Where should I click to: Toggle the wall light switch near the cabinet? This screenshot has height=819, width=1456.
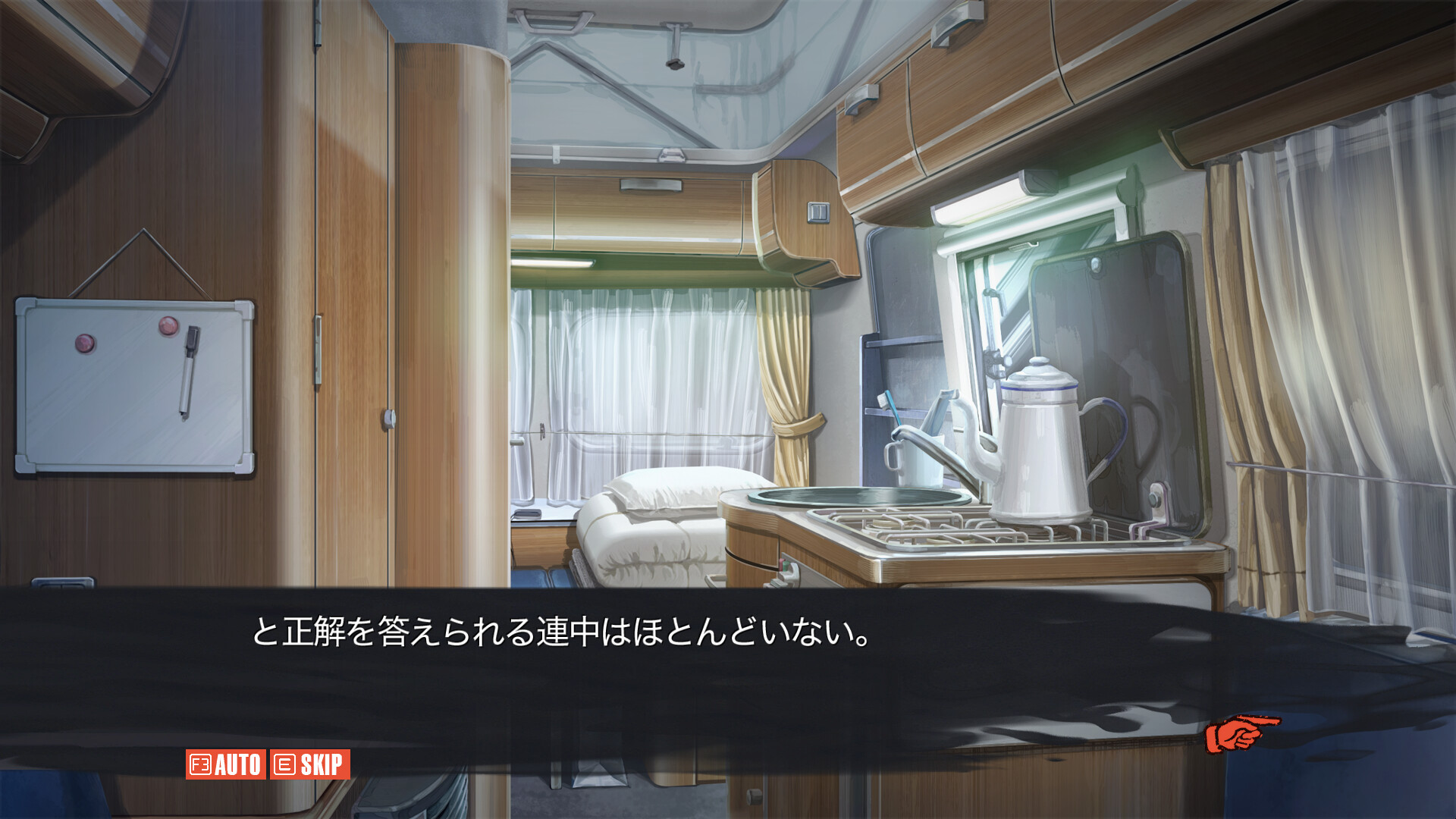tap(819, 212)
